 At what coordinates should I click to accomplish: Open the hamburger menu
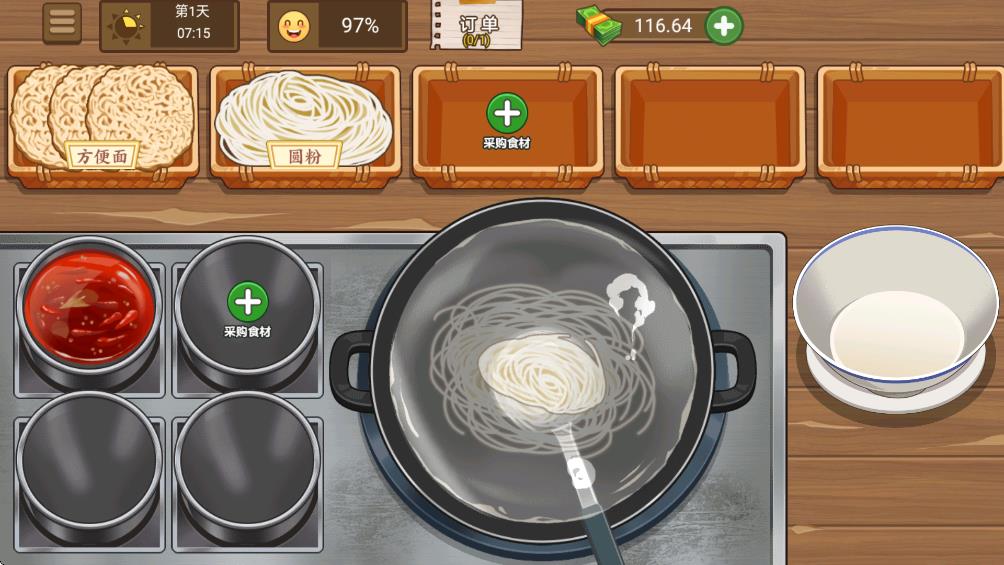pyautogui.click(x=62, y=24)
